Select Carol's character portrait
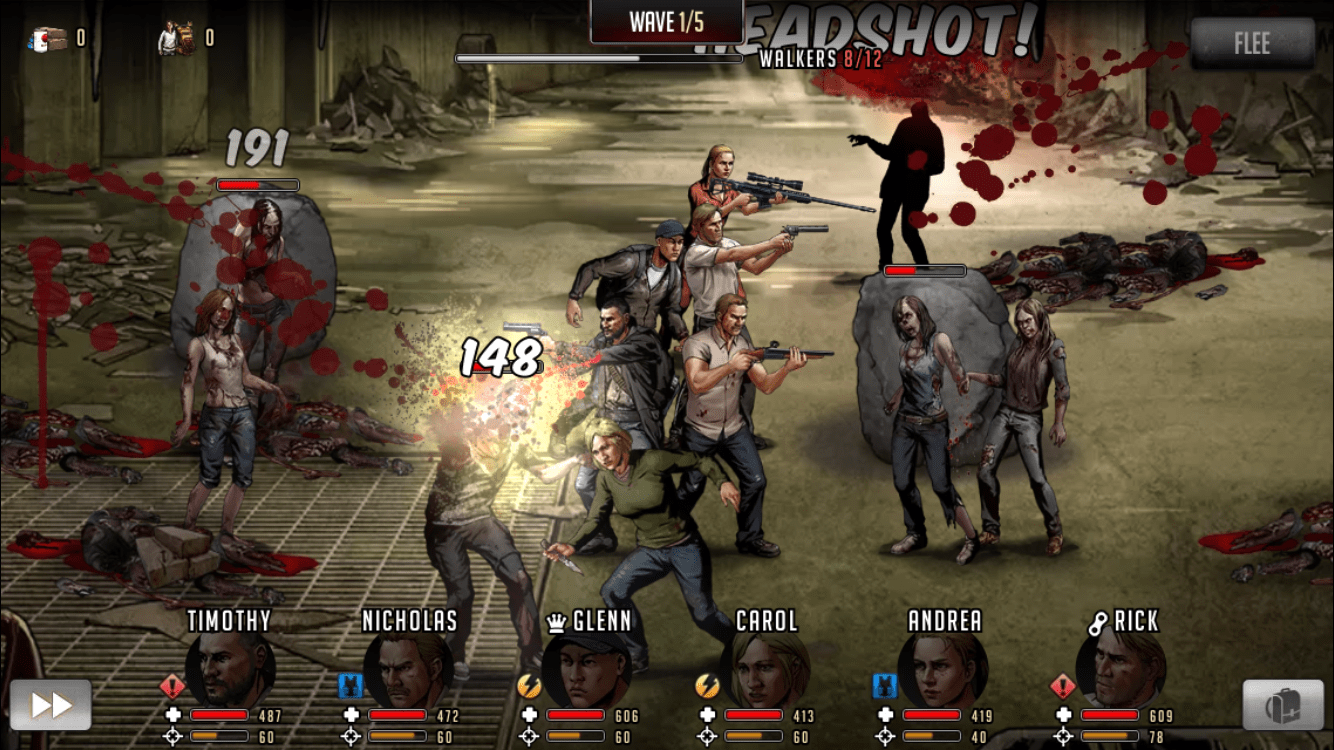Image resolution: width=1334 pixels, height=750 pixels. click(764, 668)
